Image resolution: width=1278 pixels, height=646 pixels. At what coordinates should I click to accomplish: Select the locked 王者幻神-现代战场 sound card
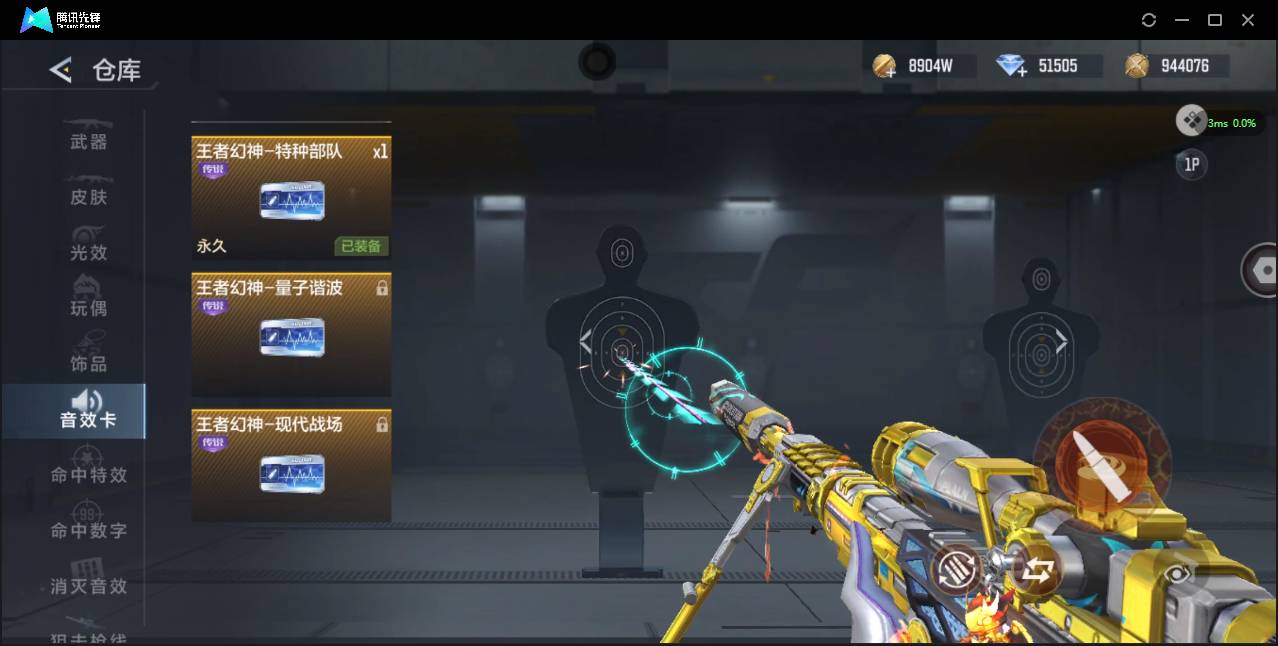tap(291, 465)
